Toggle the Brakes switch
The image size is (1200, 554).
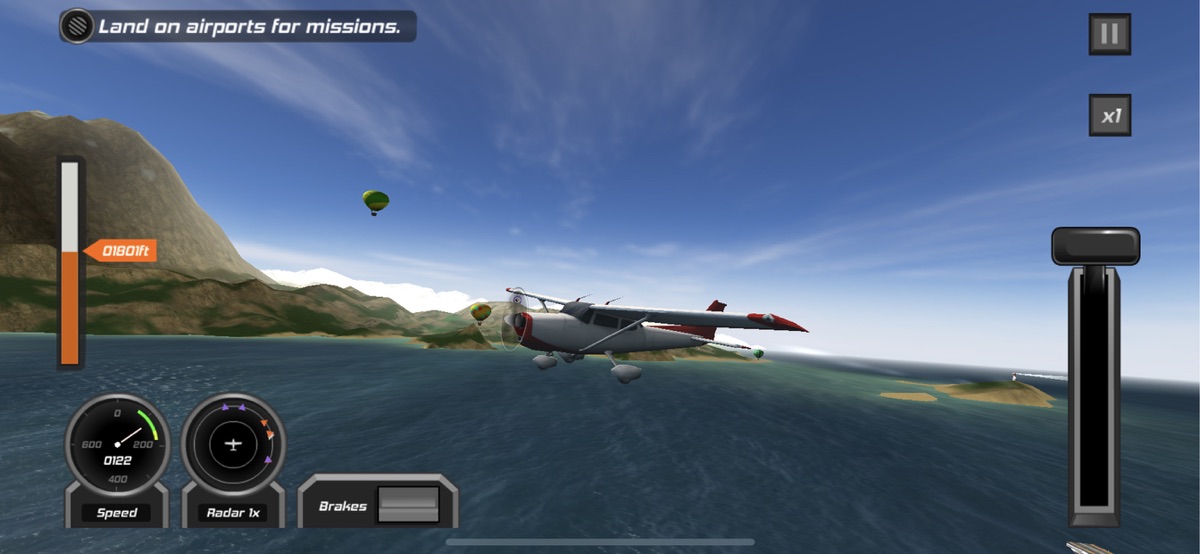click(x=408, y=505)
